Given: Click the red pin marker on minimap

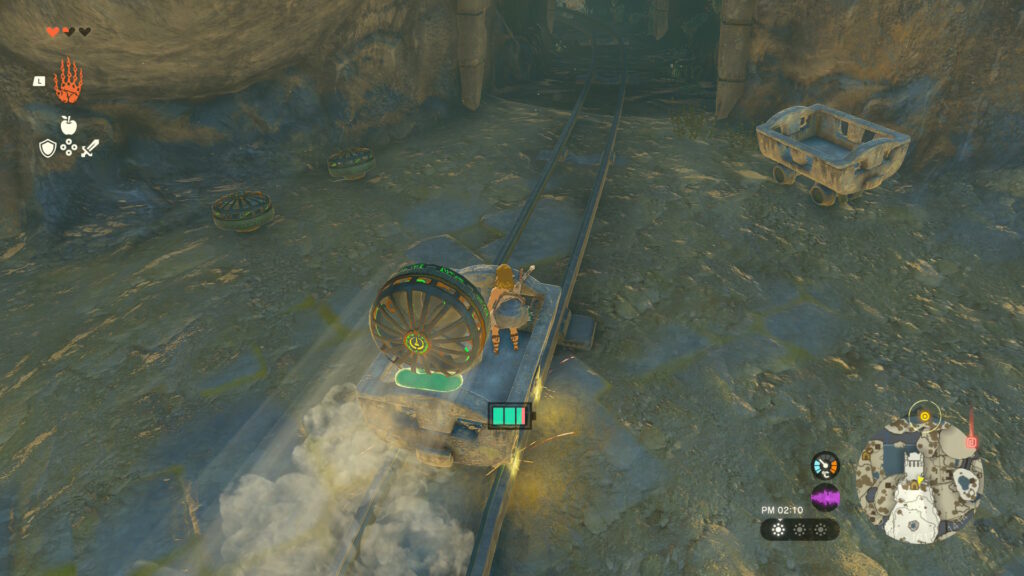Looking at the screenshot, I should [x=971, y=441].
